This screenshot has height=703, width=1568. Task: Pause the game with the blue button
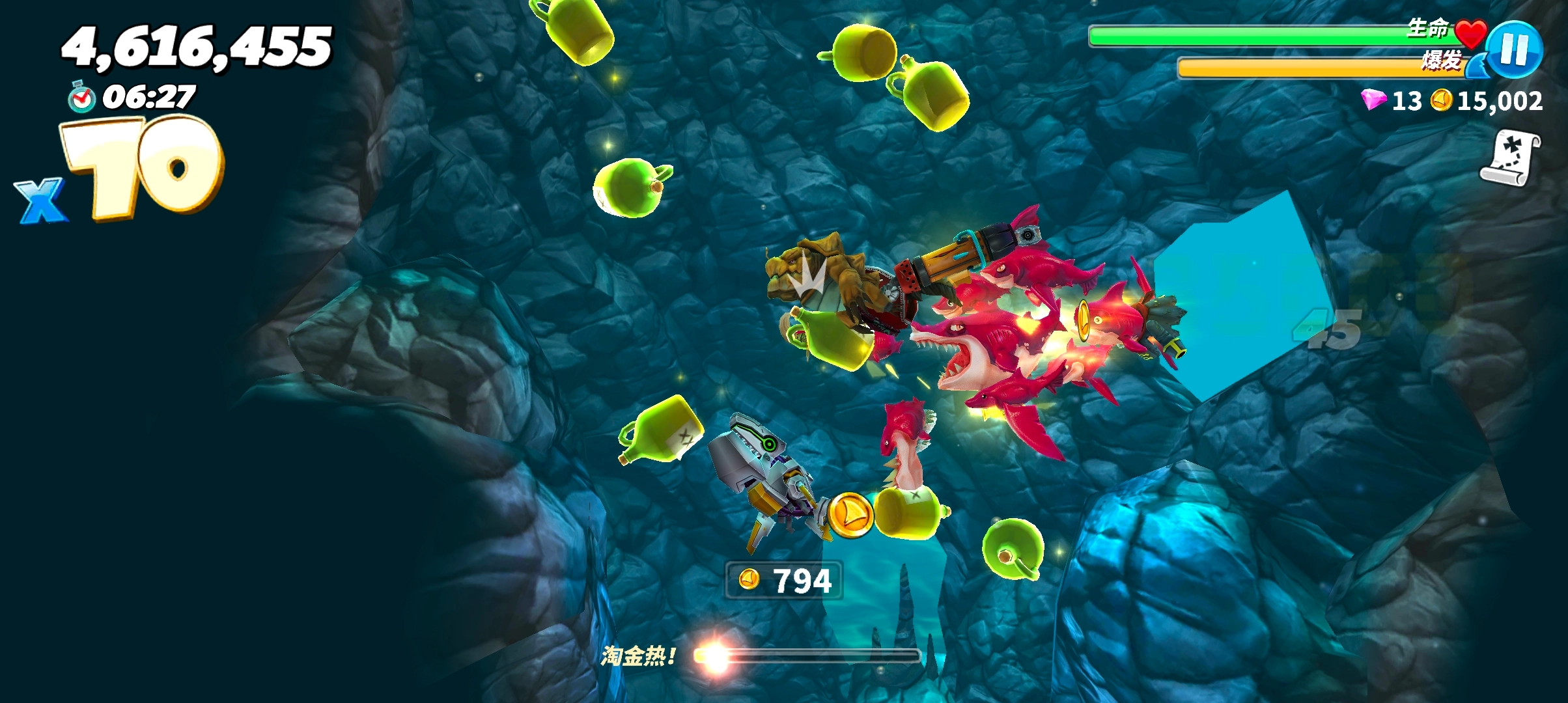point(1514,49)
